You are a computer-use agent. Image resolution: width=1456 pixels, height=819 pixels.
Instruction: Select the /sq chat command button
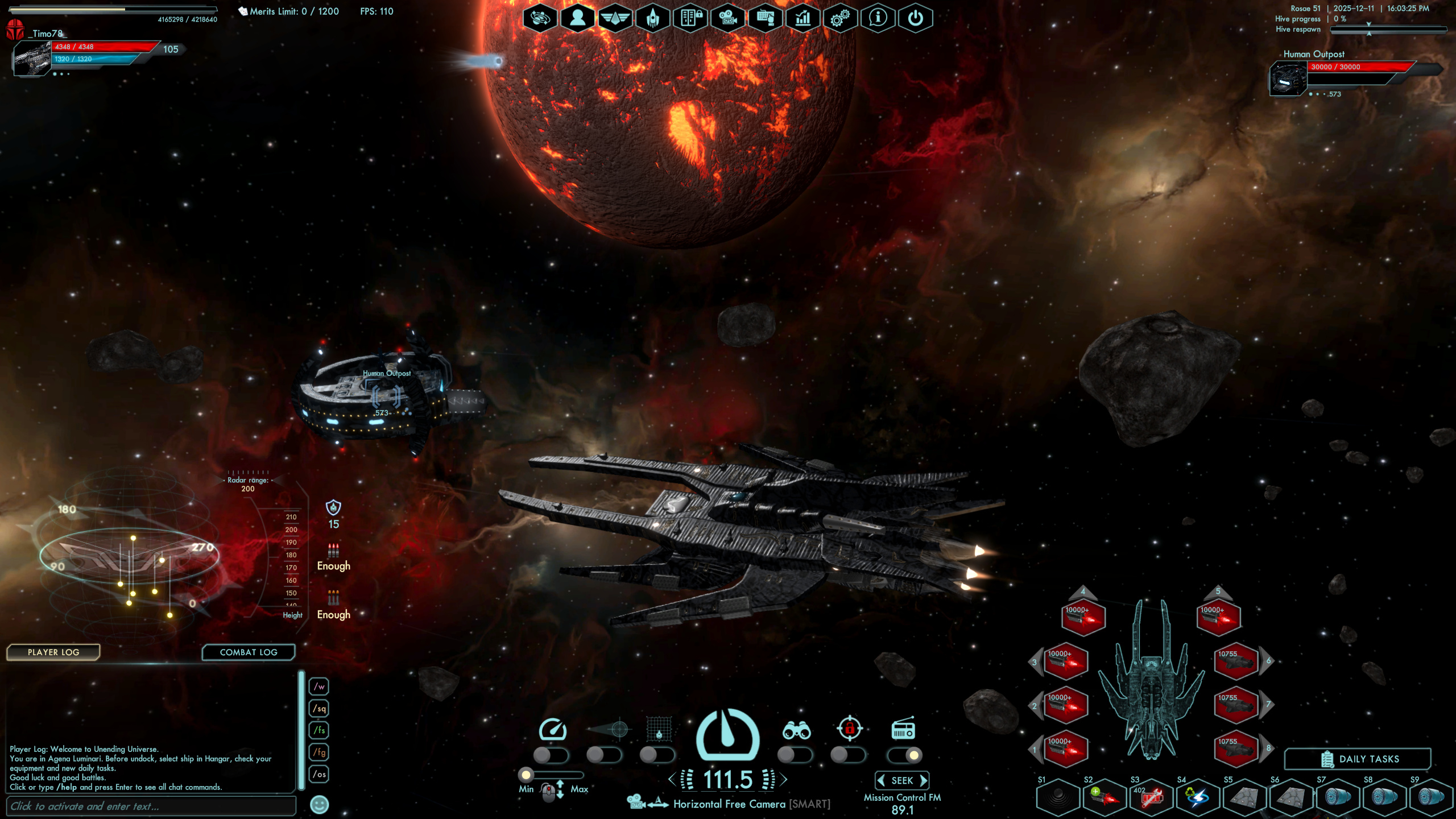tap(320, 708)
